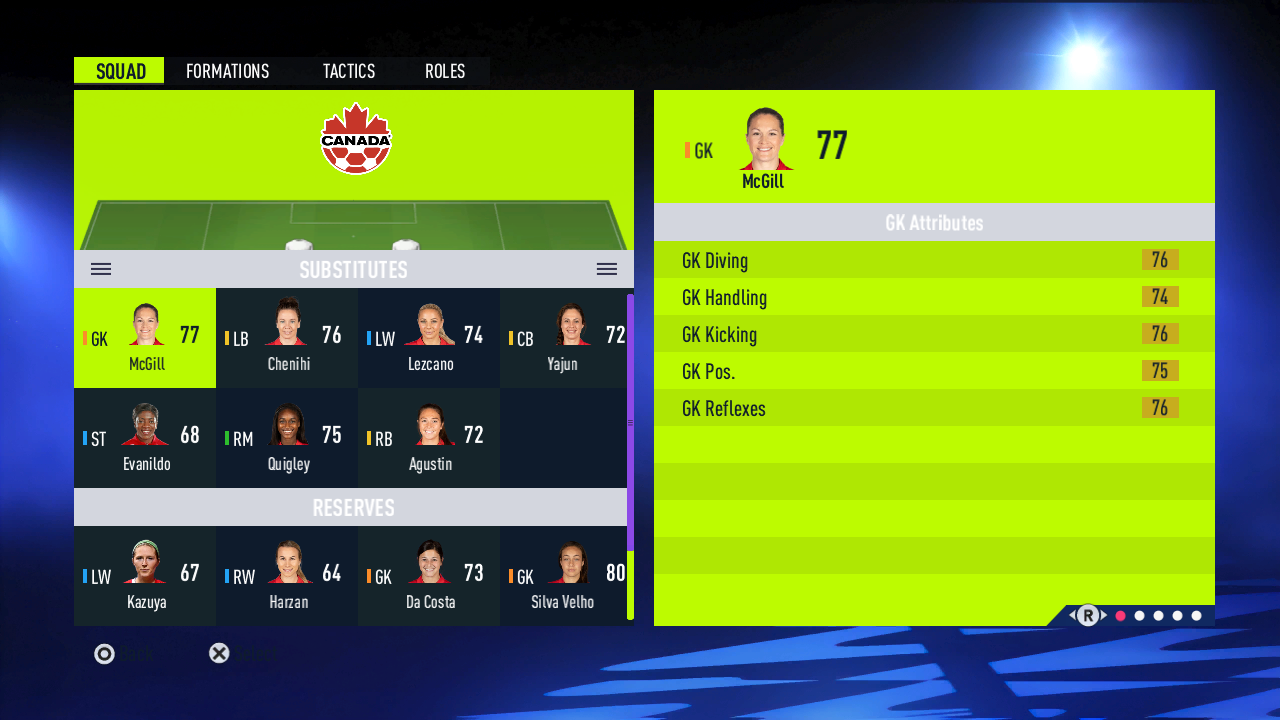Select reserve goalkeeper Da Costa
This screenshot has width=1280, height=720.
(429, 576)
